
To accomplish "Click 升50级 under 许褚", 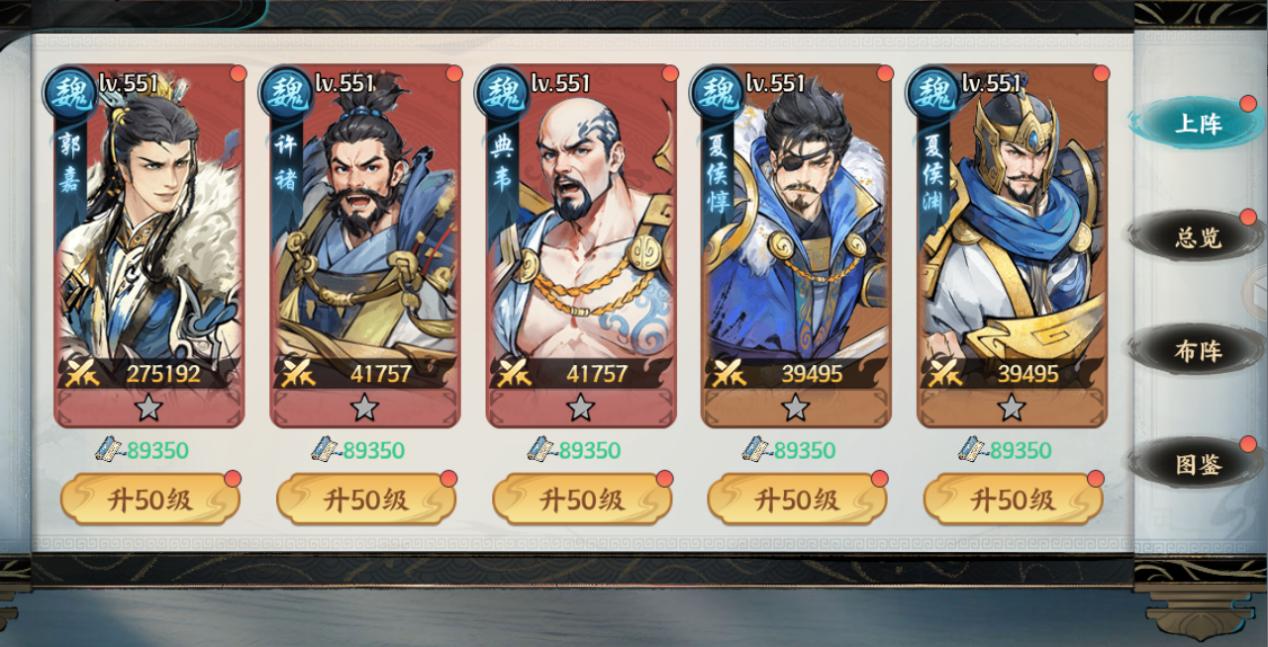I will (366, 500).
